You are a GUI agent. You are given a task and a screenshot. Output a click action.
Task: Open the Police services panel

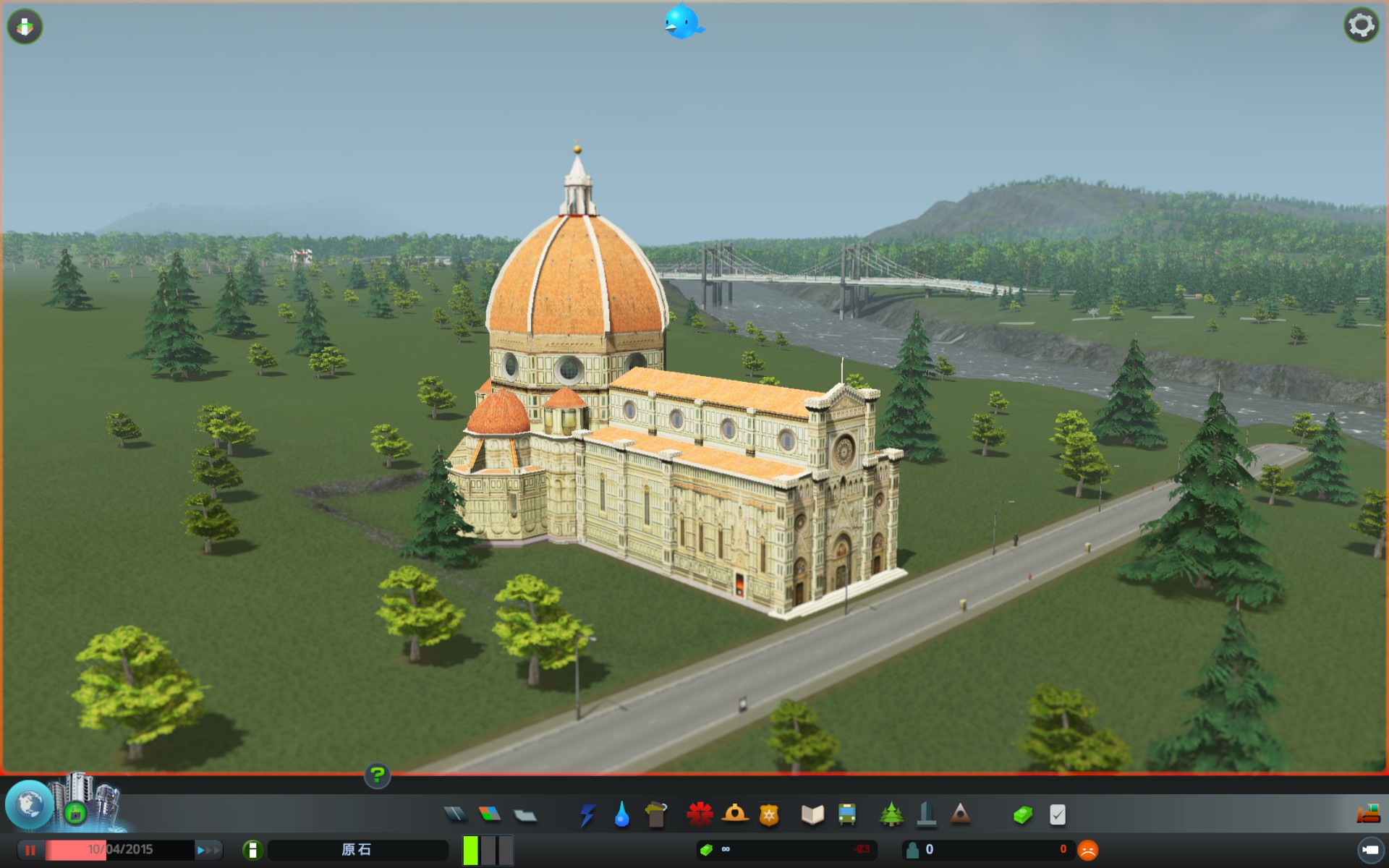click(768, 814)
